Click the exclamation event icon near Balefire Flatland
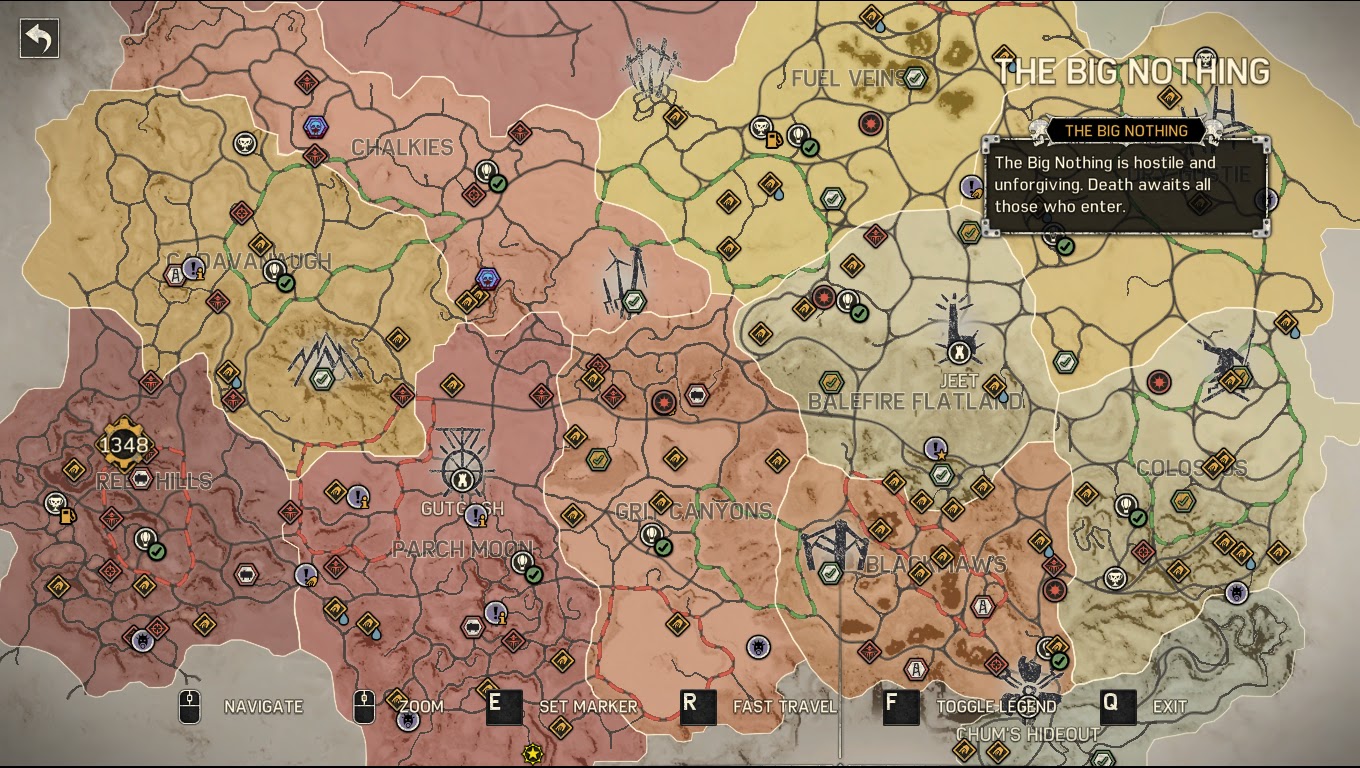Viewport: 1360px width, 768px height. pyautogui.click(x=935, y=447)
